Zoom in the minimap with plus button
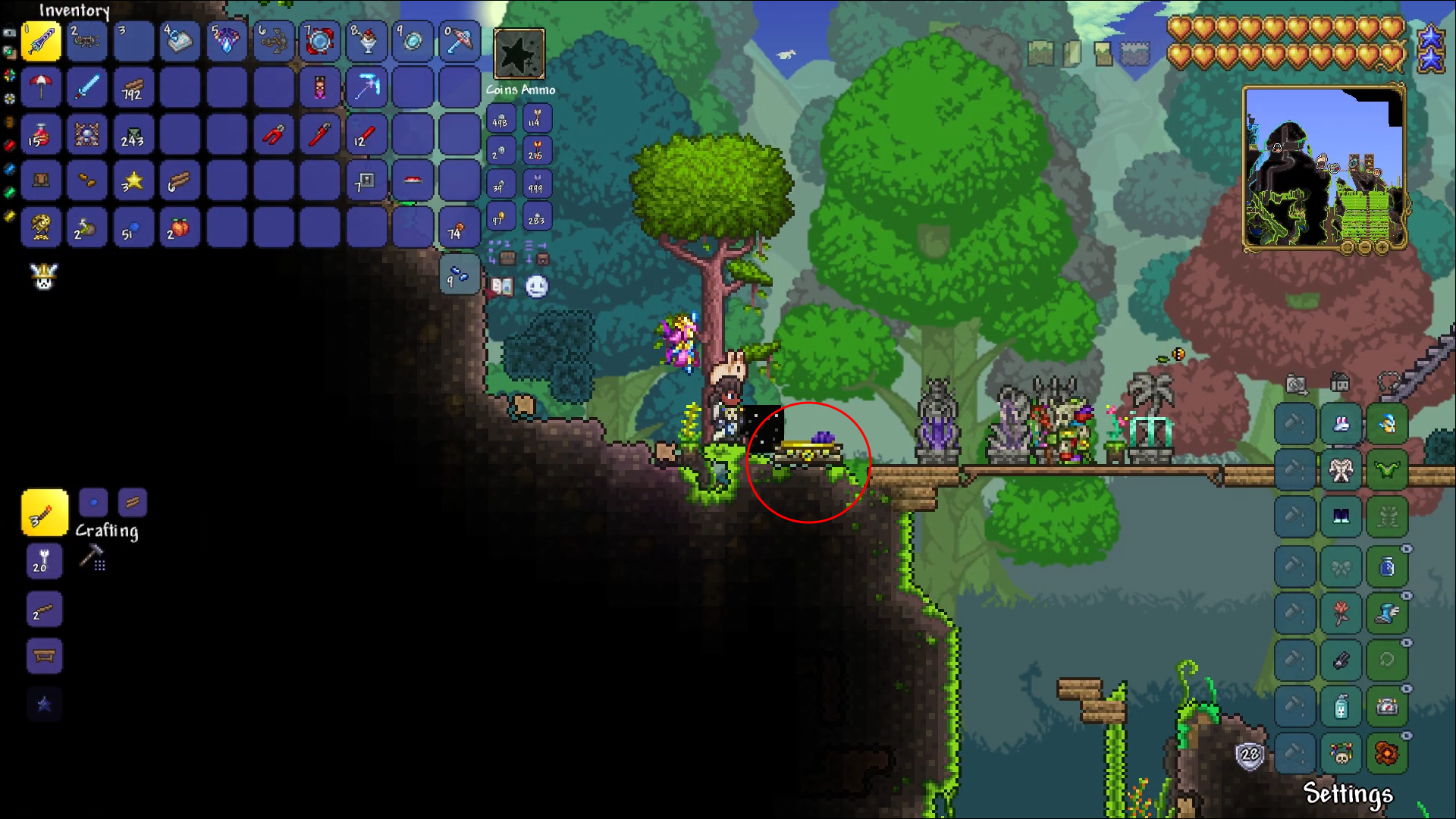Screen dimensions: 1456x819 1382,247
